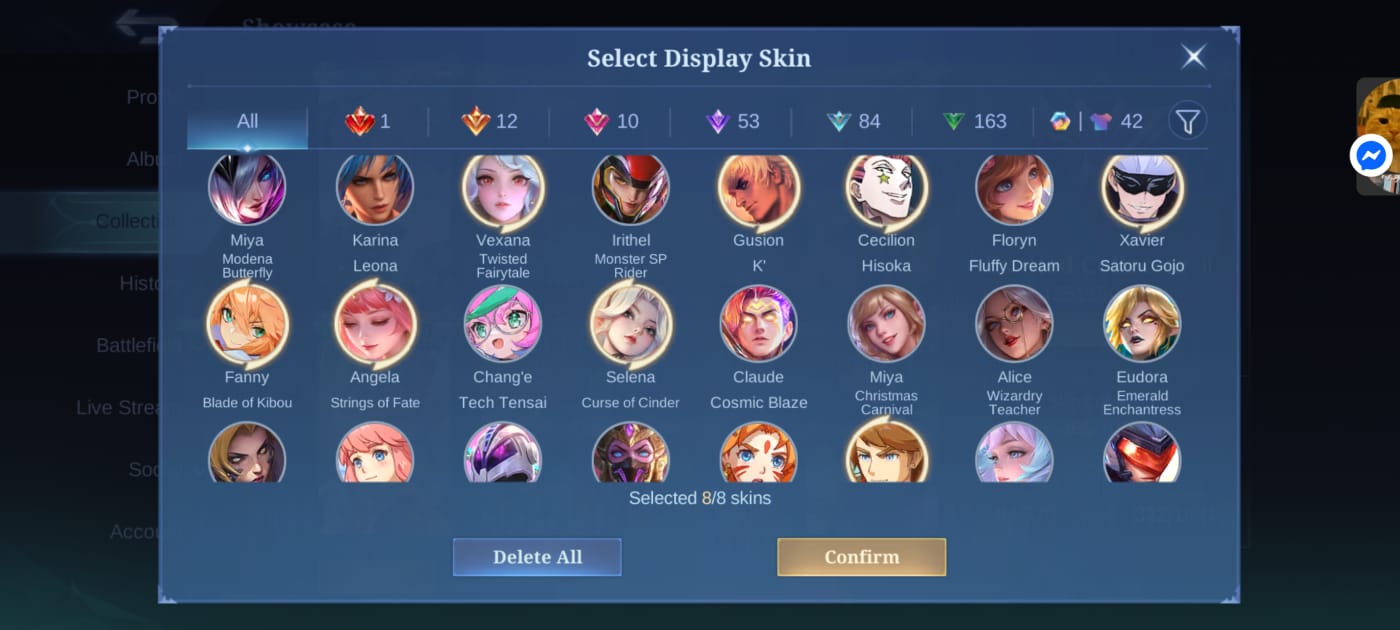
Task: View the green gem tier with 163 skins
Action: [x=974, y=122]
